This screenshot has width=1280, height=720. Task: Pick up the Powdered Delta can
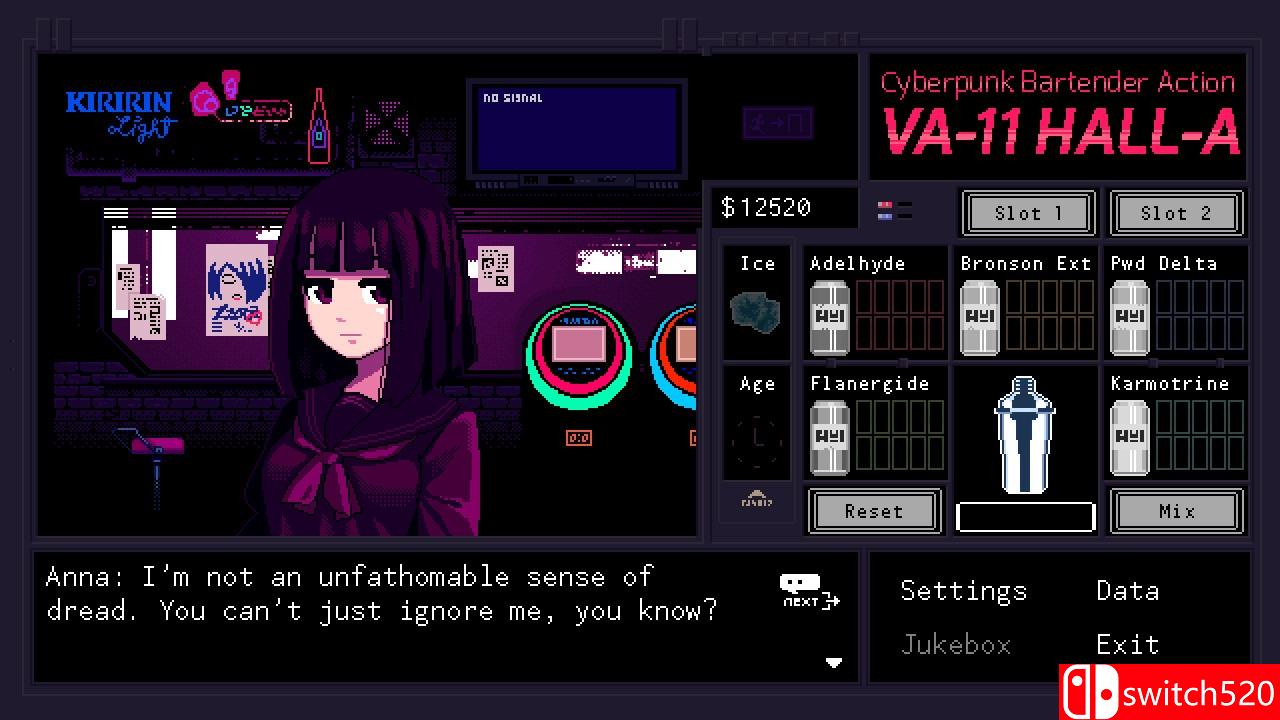coord(1129,315)
